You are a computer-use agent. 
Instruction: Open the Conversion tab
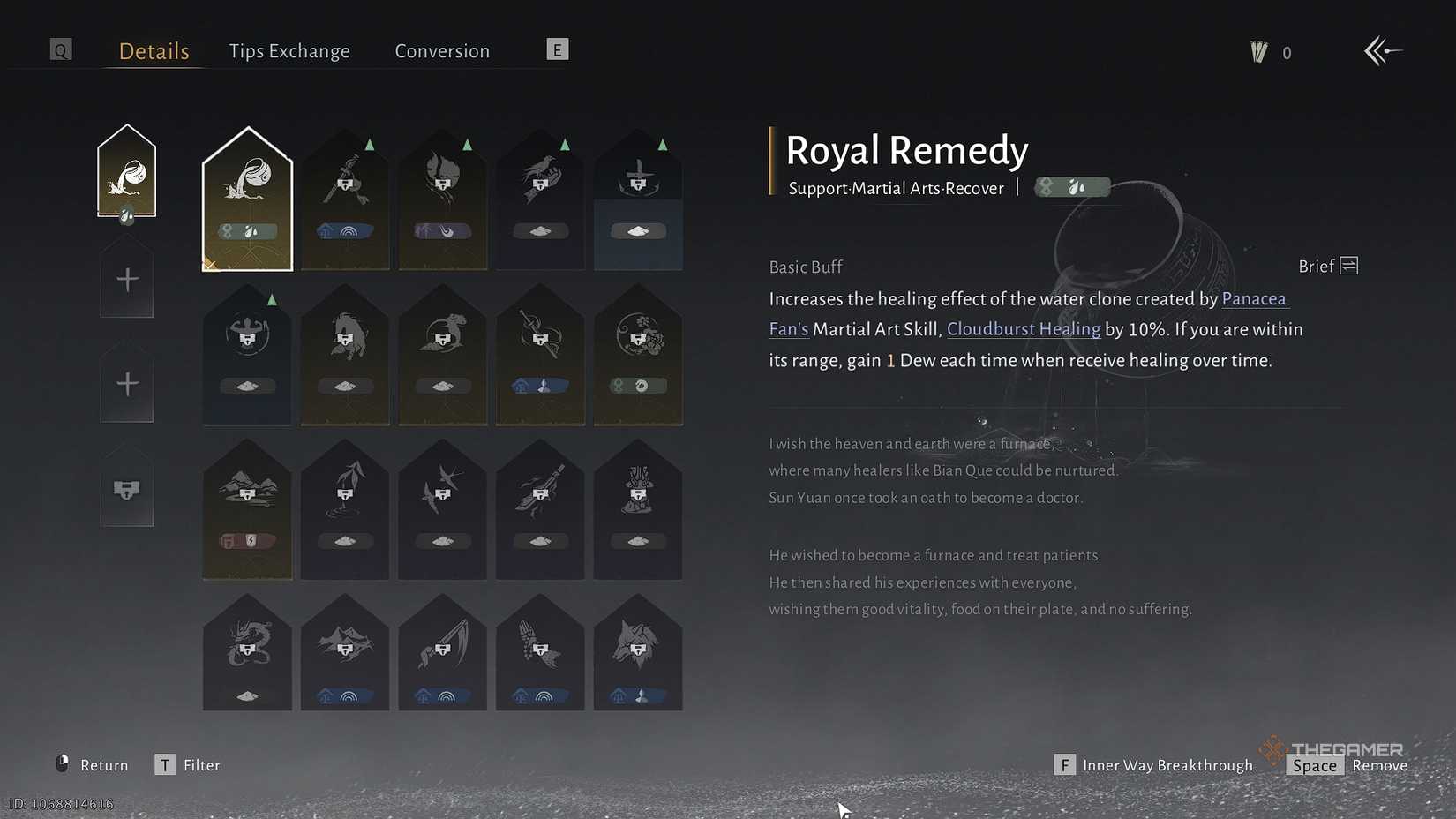coord(442,50)
